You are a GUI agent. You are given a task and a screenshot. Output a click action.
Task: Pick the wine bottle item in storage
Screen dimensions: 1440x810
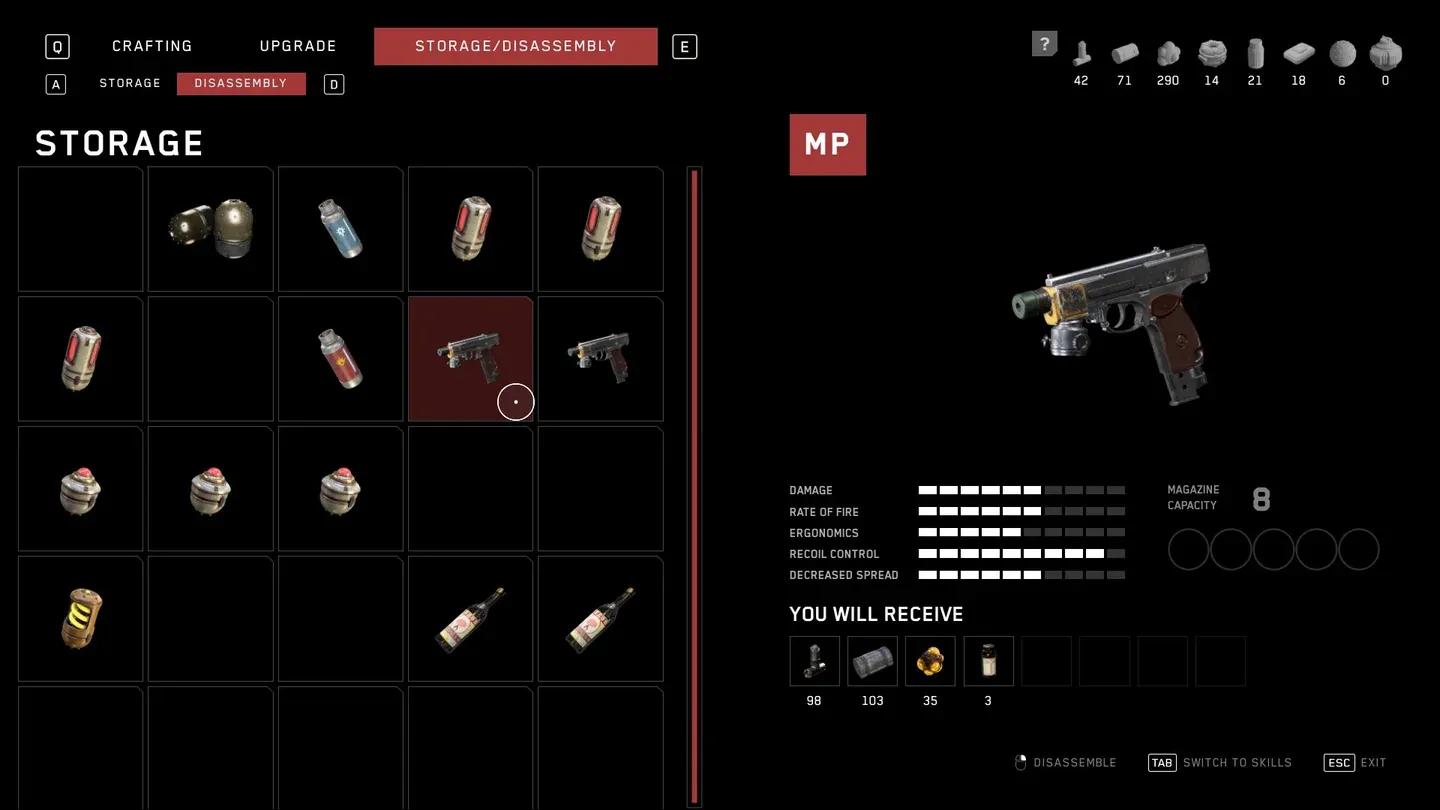470,618
